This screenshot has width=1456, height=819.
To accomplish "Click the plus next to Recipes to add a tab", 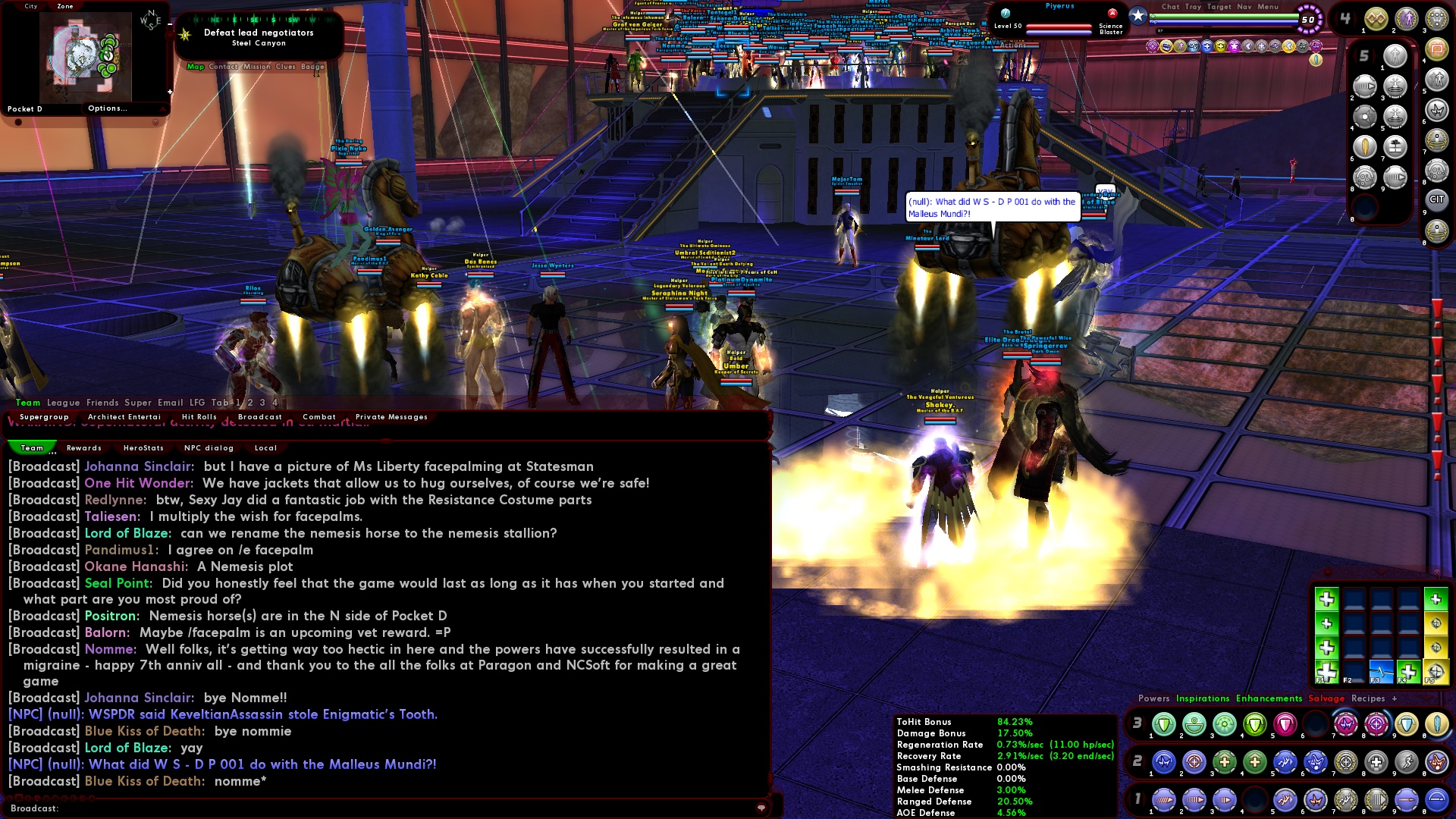I will click(1395, 698).
